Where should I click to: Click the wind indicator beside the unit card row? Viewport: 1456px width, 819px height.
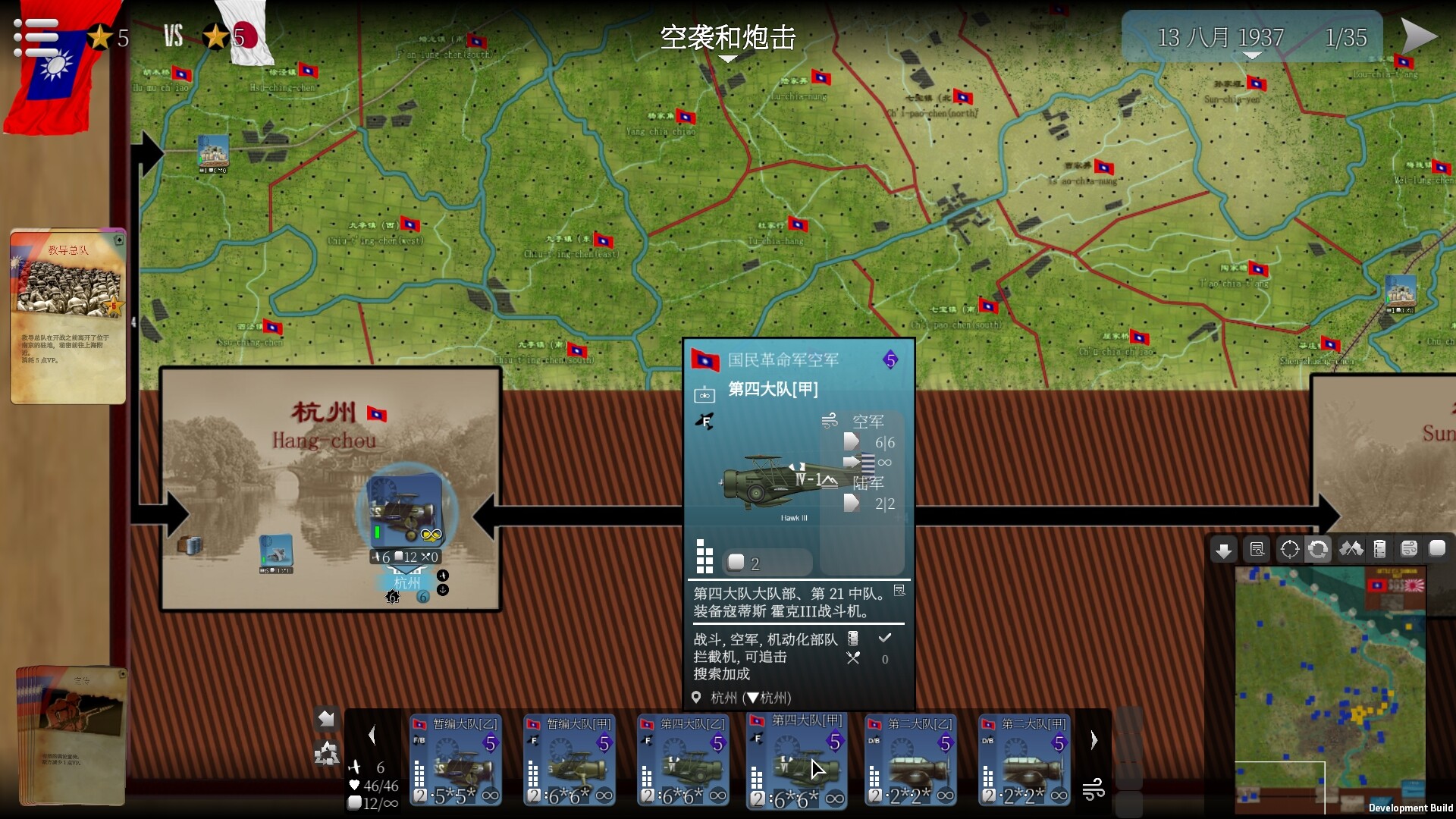tap(1094, 790)
